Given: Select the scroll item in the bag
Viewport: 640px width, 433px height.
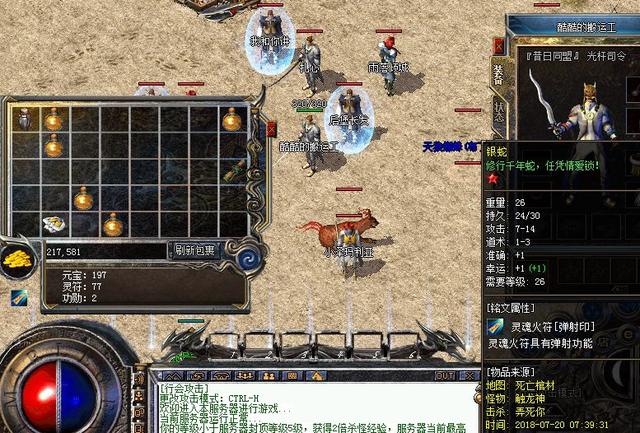Looking at the screenshot, I should pyautogui.click(x=234, y=171).
